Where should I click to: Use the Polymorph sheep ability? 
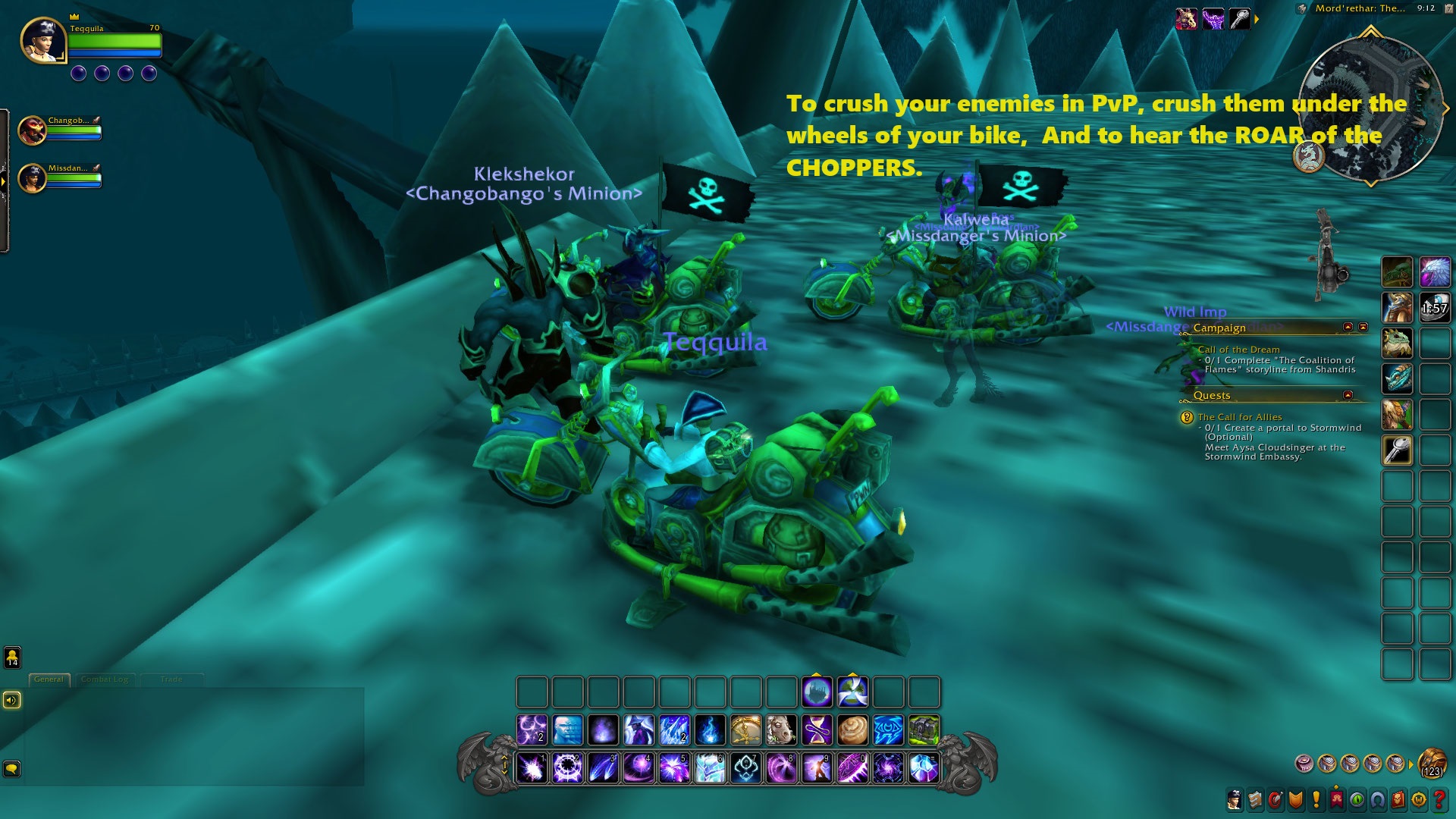pyautogui.click(x=781, y=730)
